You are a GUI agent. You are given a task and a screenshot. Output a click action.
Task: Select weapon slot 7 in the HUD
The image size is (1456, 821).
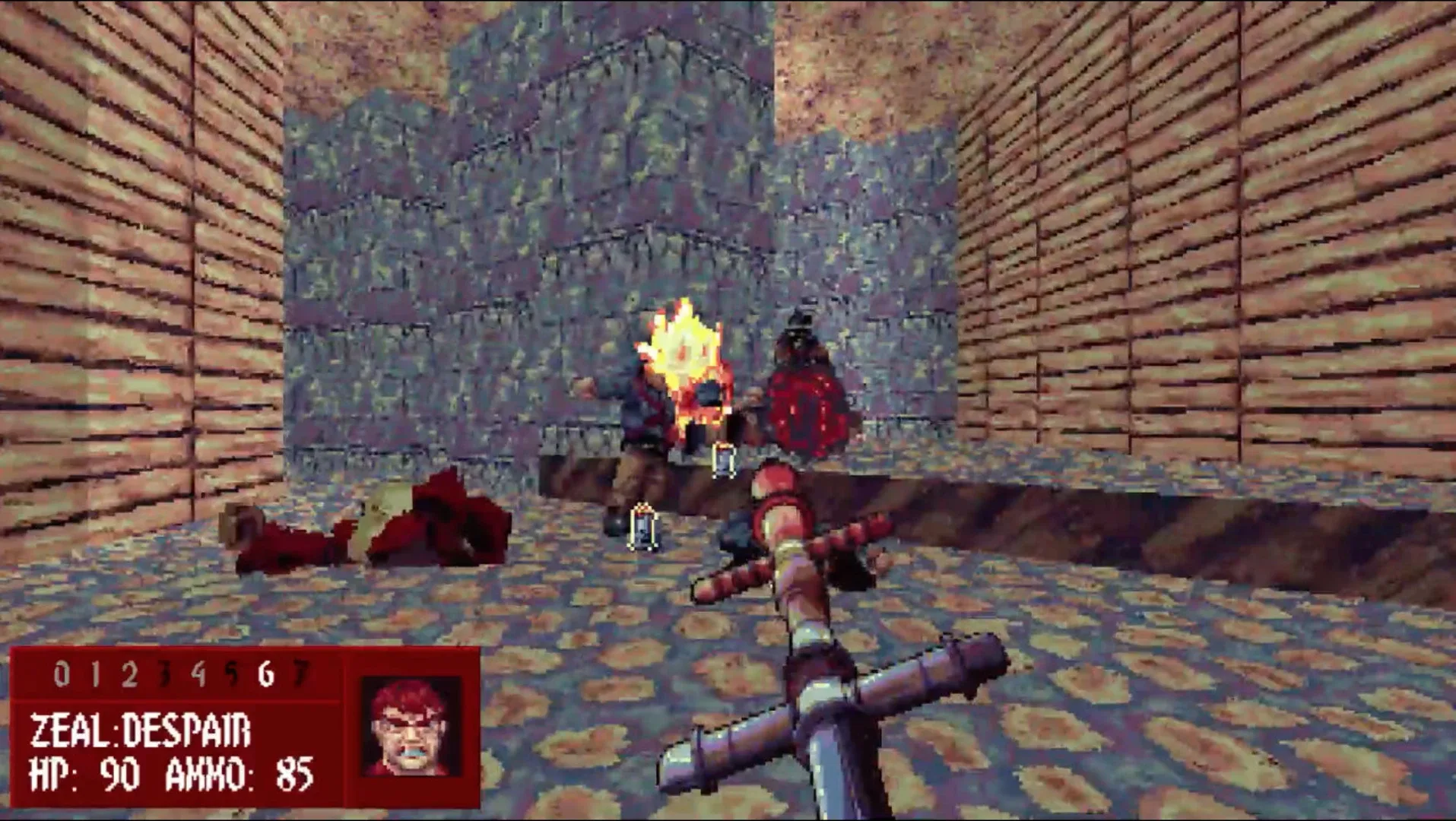coord(300,674)
